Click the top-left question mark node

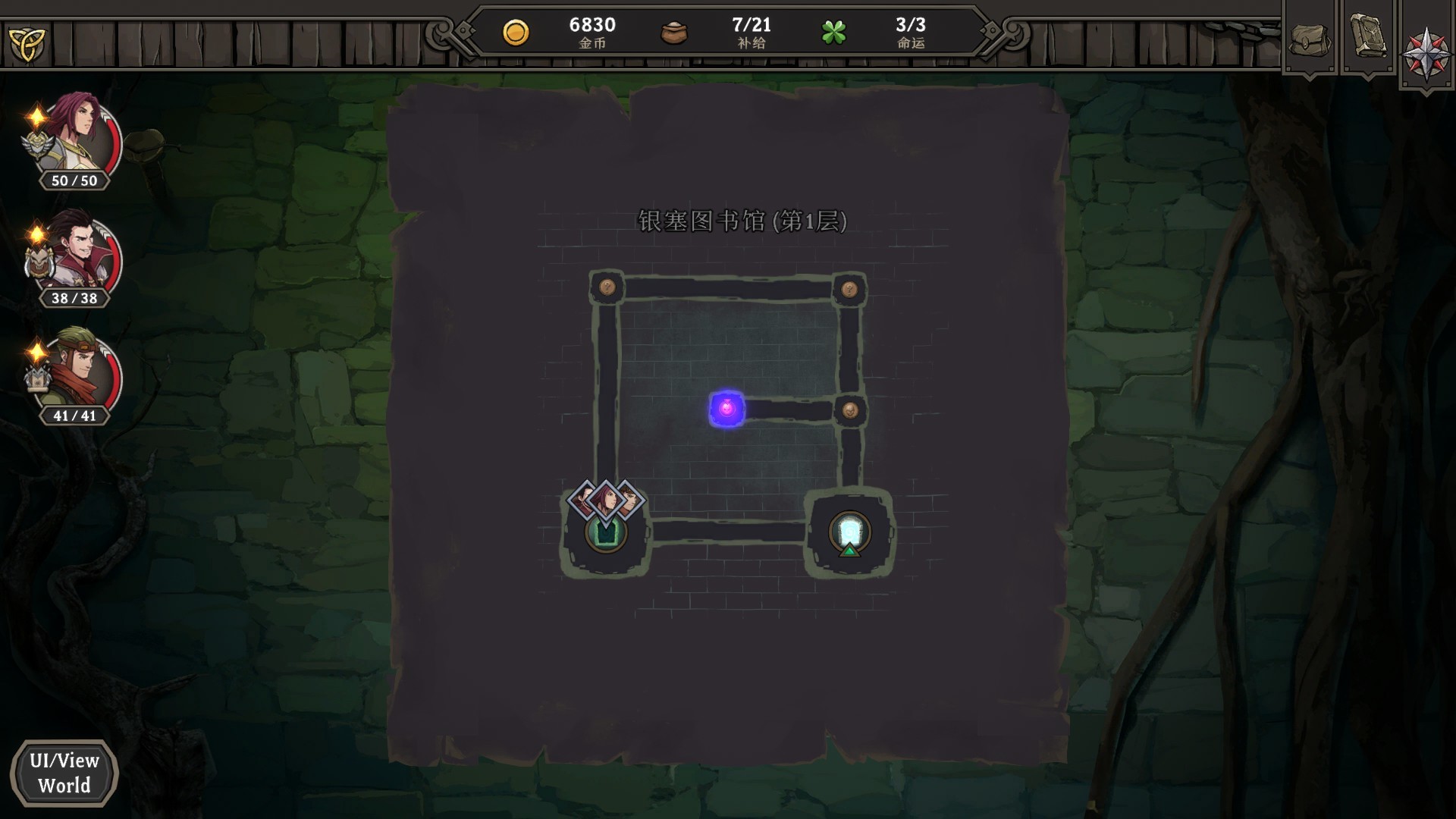(606, 286)
